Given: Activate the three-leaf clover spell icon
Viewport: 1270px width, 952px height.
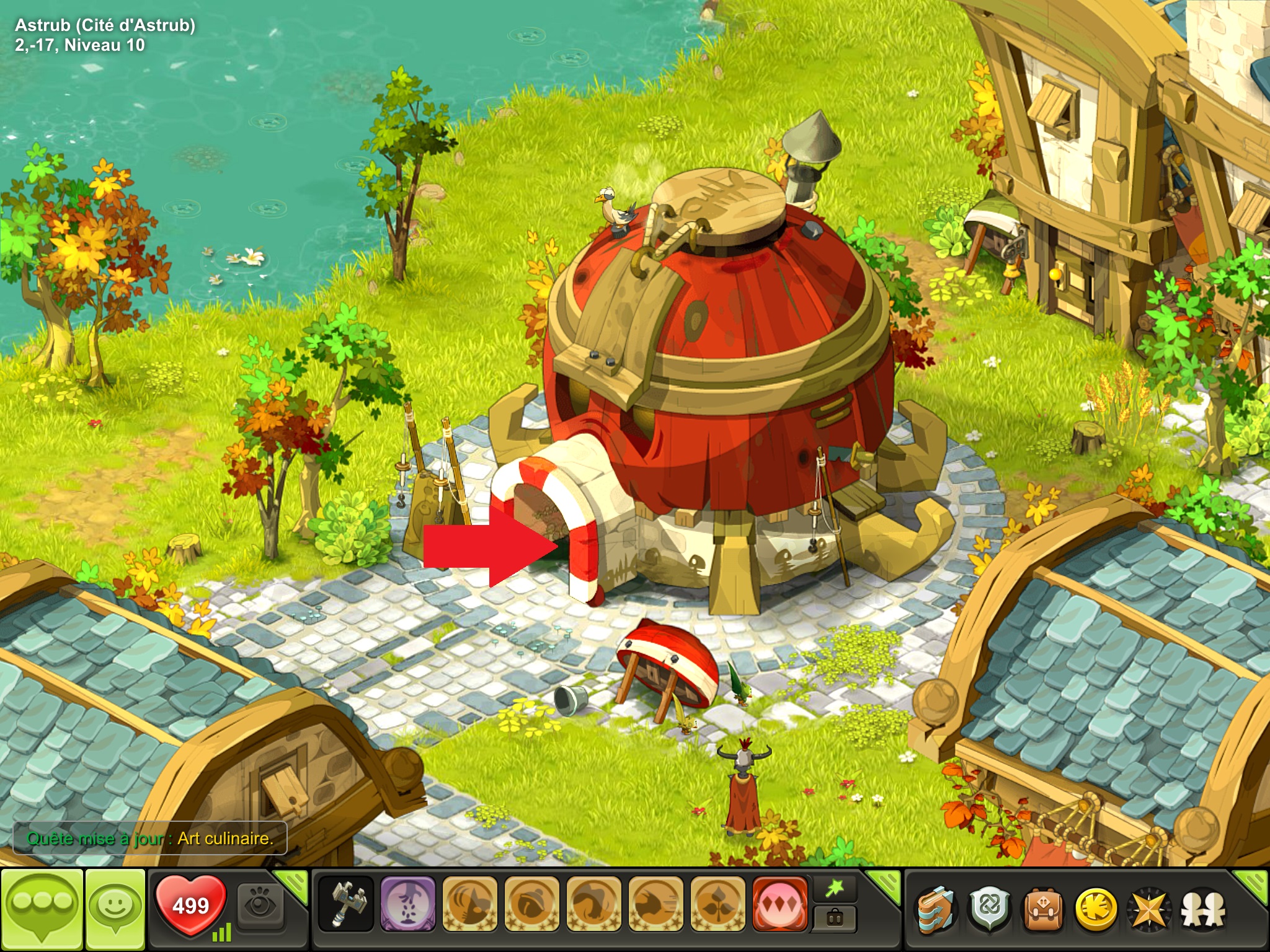Looking at the screenshot, I should (717, 905).
